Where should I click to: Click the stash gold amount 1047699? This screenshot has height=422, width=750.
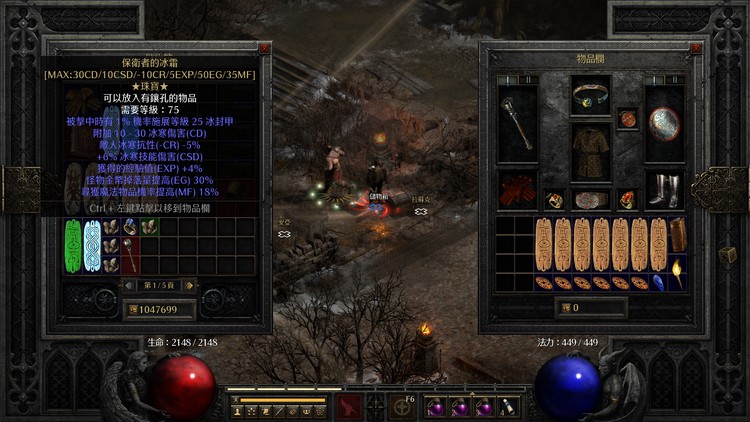click(154, 310)
